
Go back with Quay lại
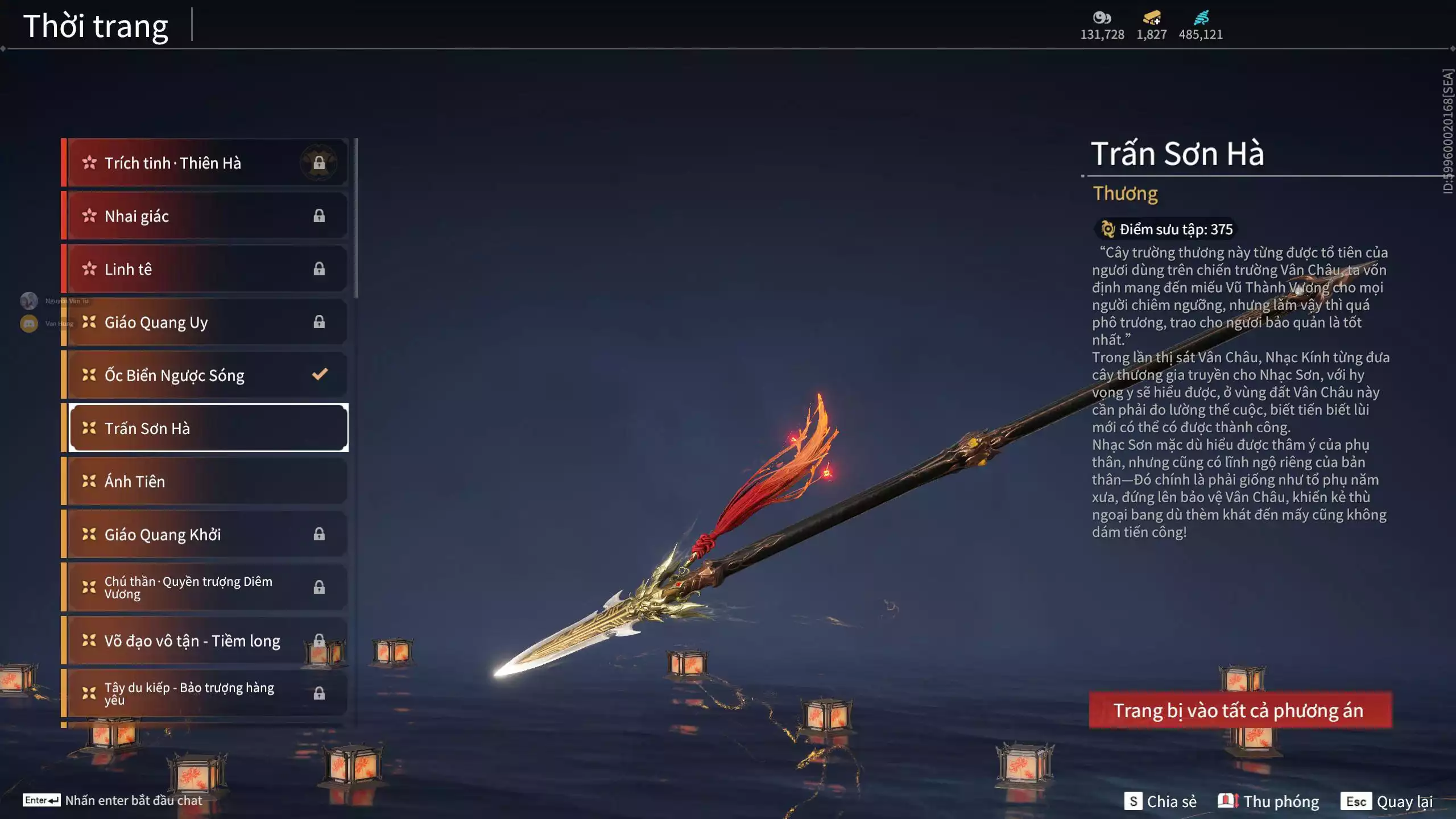coord(1387,801)
